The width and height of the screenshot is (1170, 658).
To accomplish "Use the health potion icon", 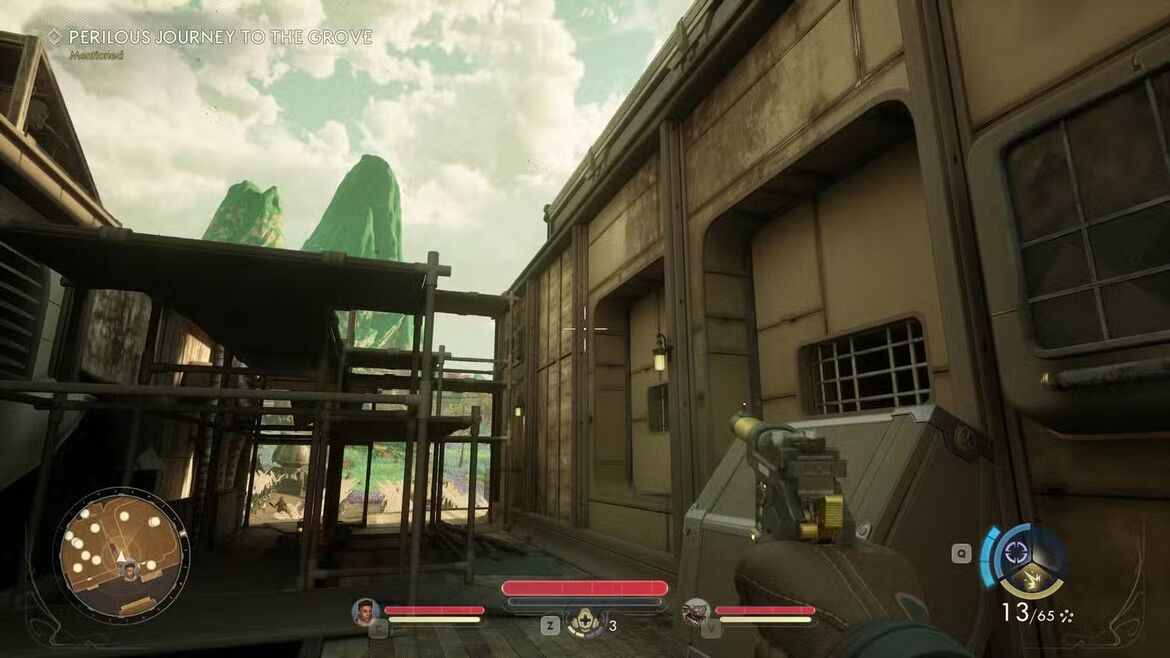I will (586, 624).
